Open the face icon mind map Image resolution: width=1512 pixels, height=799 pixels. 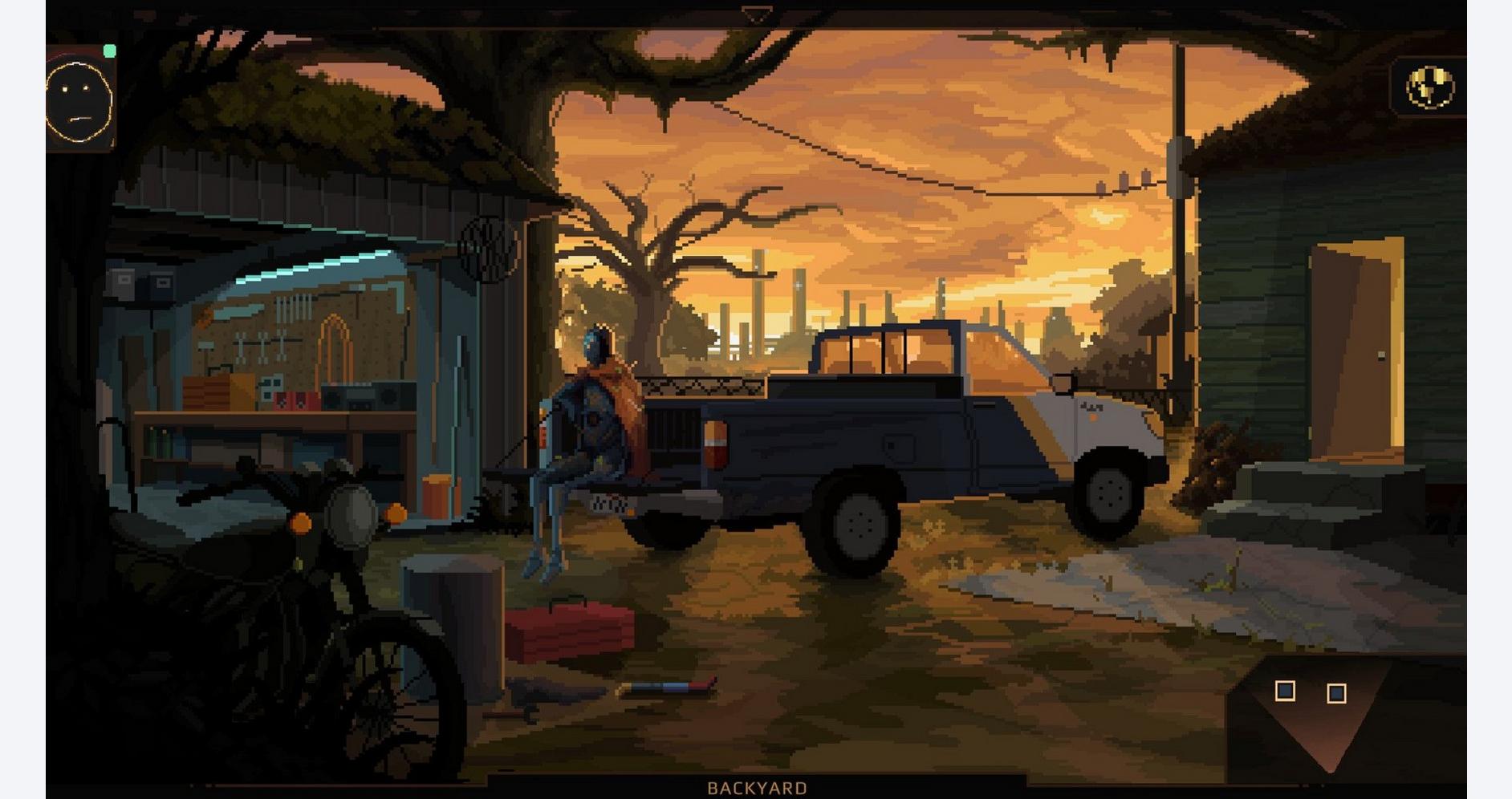(x=79, y=102)
